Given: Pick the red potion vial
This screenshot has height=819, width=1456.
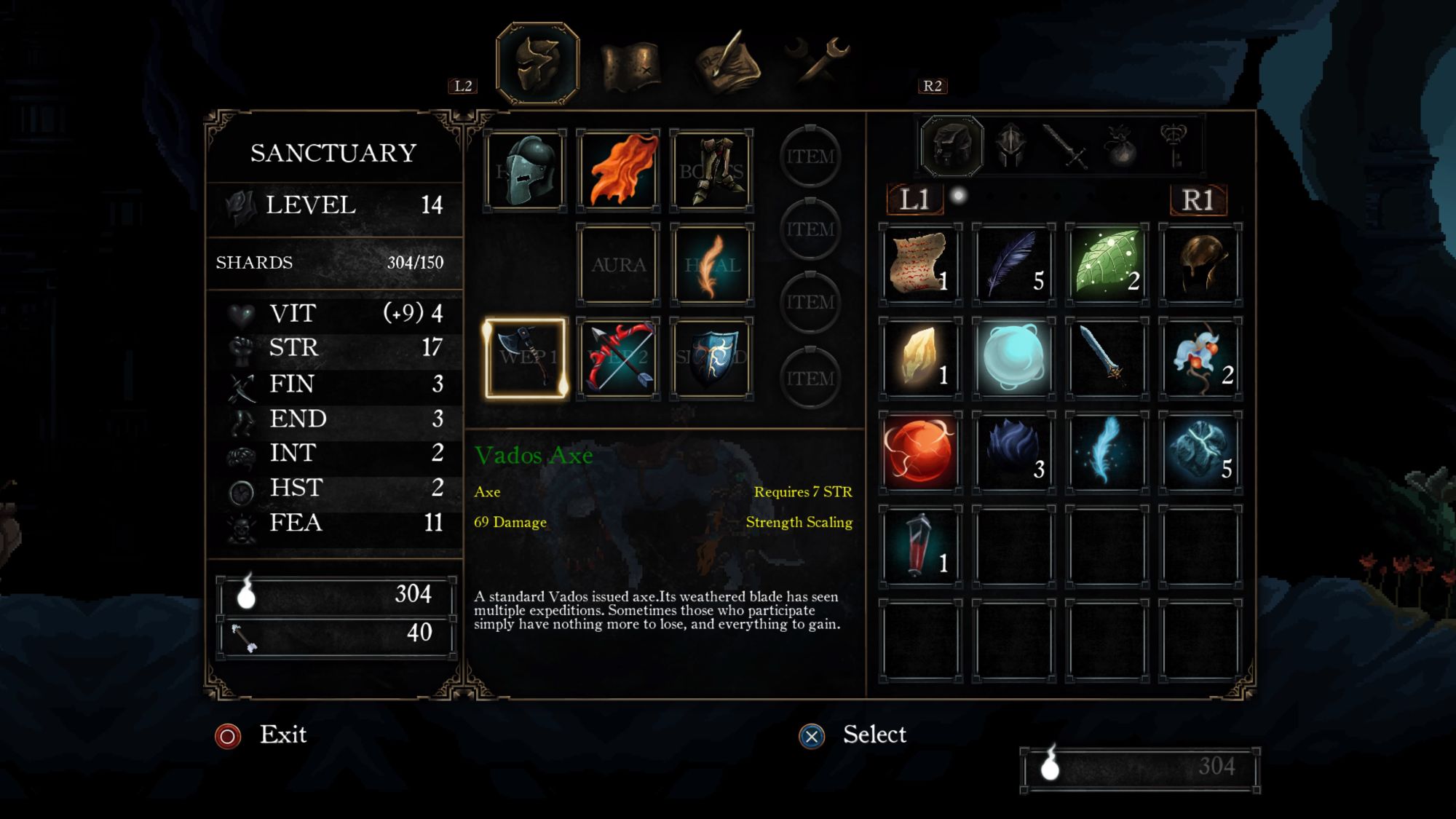Looking at the screenshot, I should point(920,545).
